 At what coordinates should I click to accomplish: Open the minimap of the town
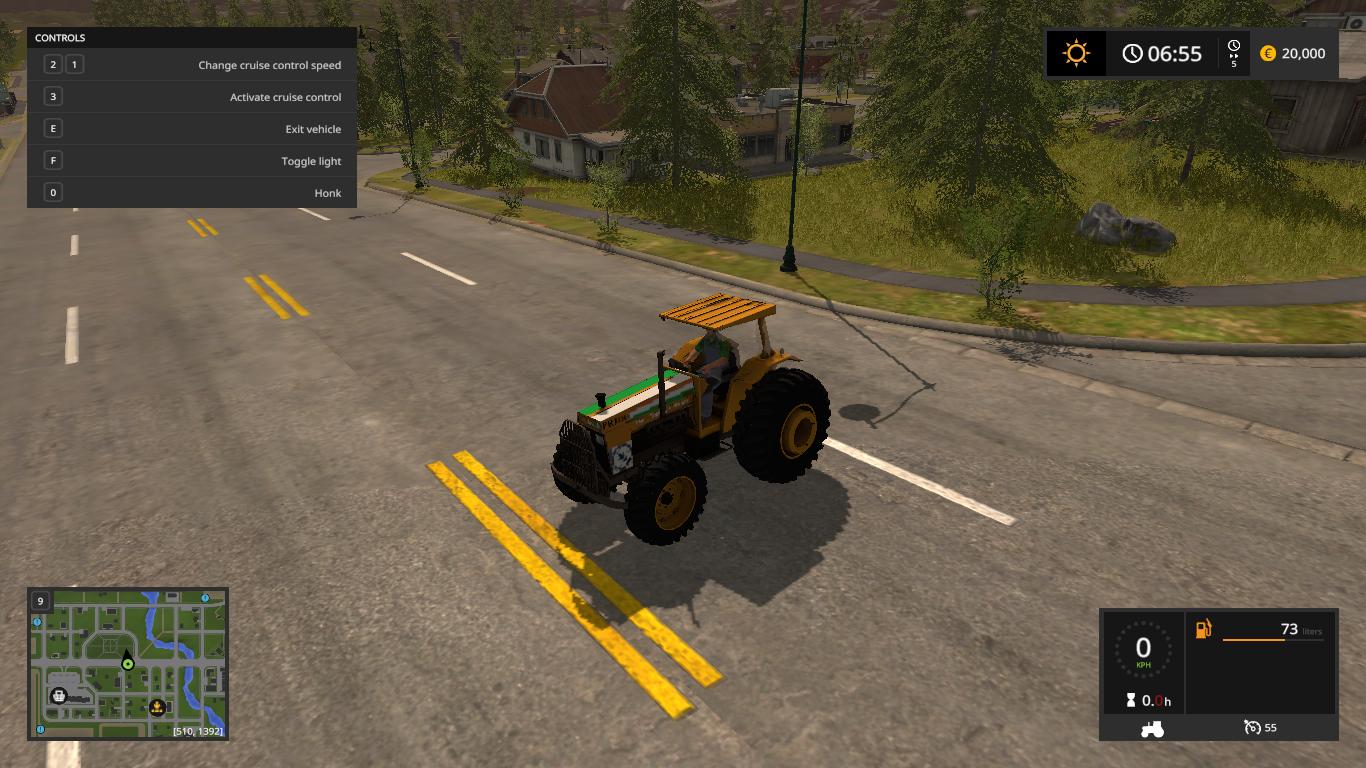click(128, 663)
